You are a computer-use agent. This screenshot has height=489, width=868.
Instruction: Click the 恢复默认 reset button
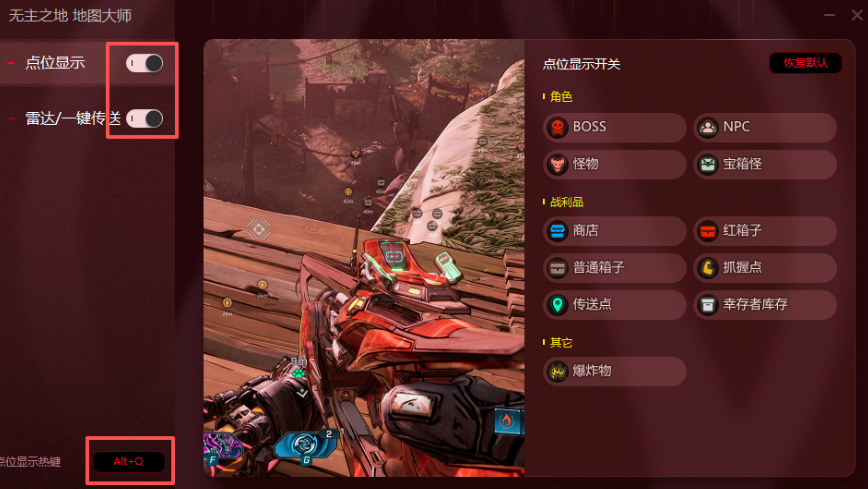point(805,63)
